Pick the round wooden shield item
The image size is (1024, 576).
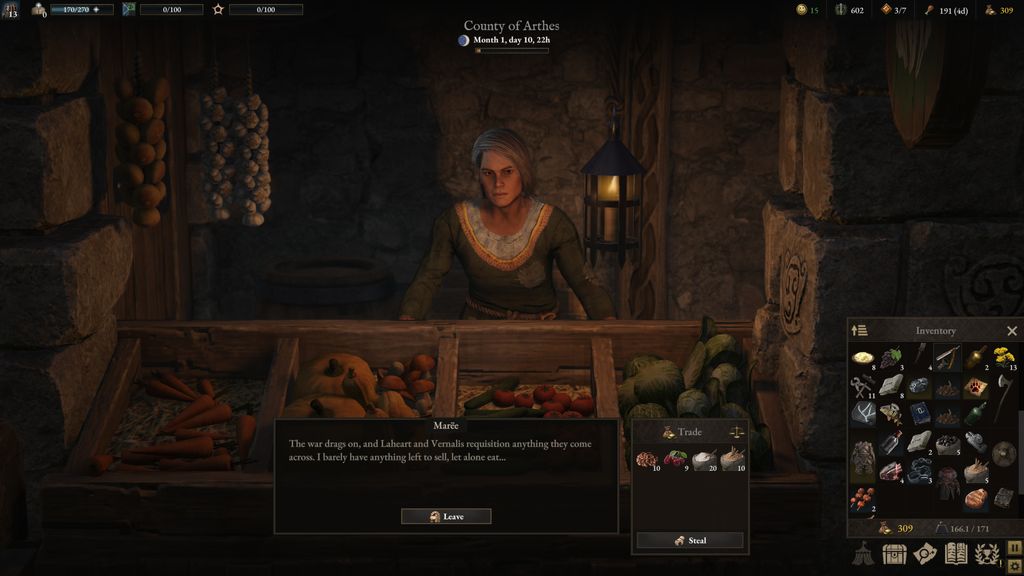1004,453
